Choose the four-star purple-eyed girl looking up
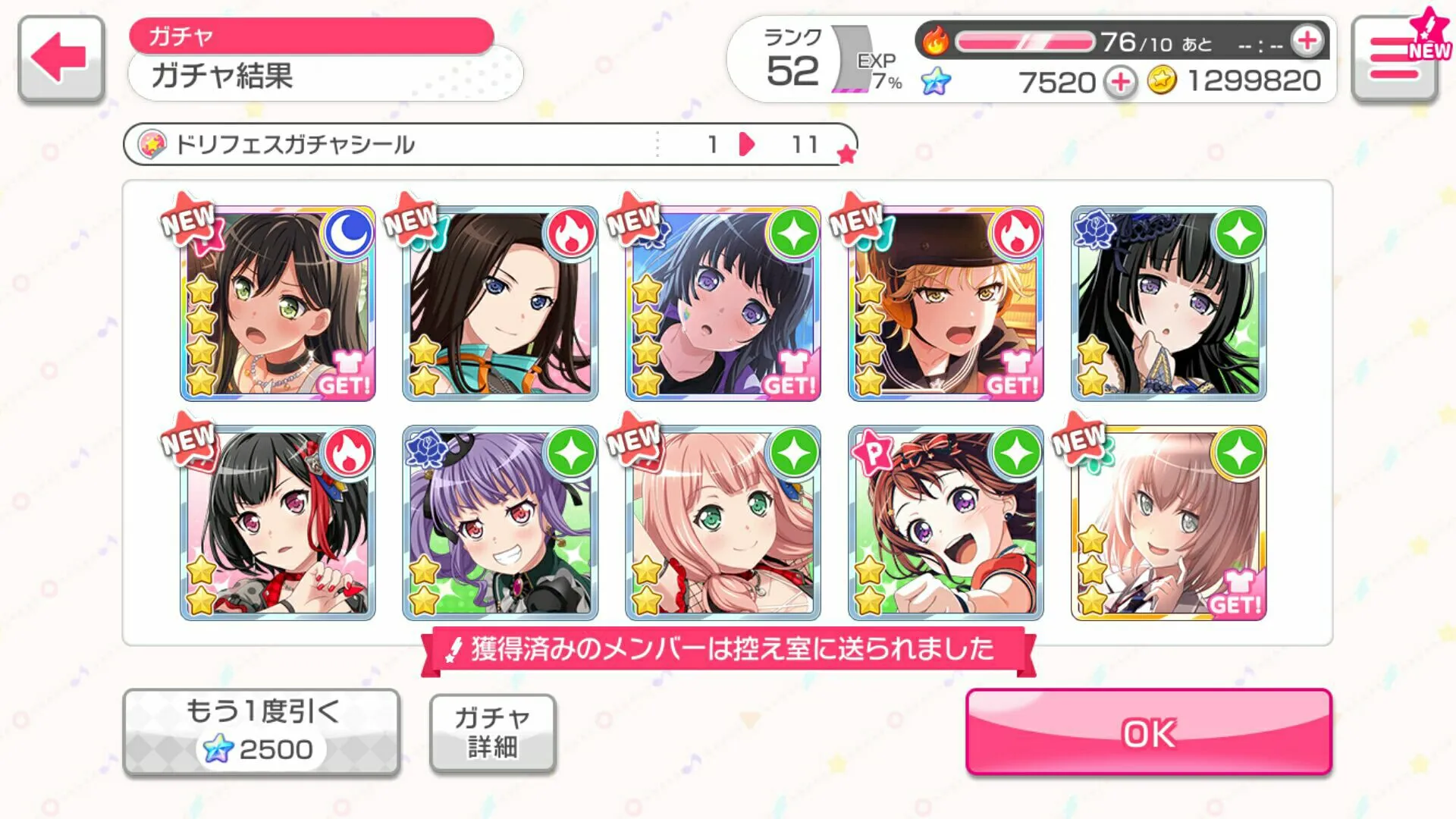Viewport: 1456px width, 819px height. tap(723, 303)
